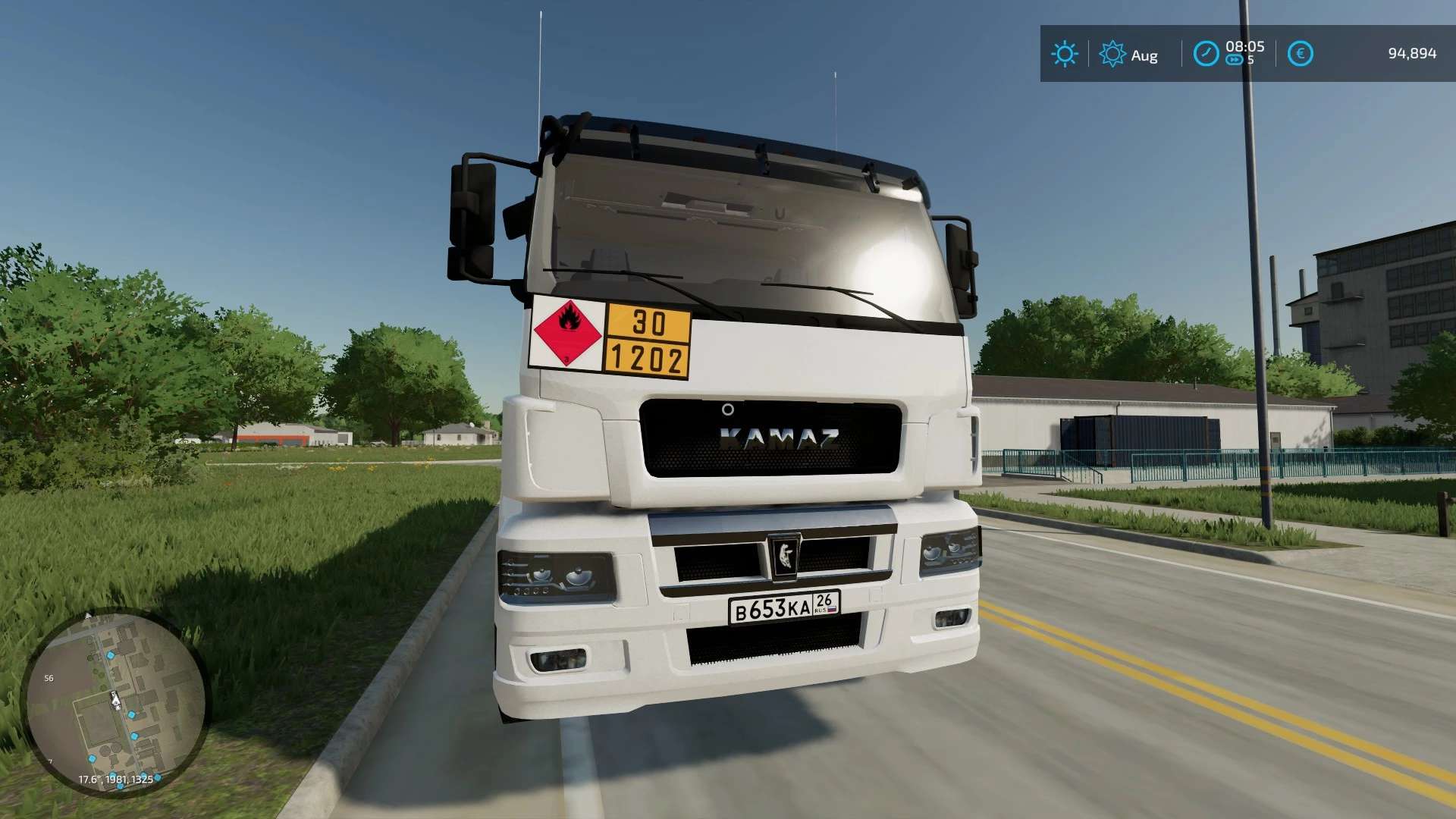
Task: Open the euro money icon
Action: pos(1300,54)
